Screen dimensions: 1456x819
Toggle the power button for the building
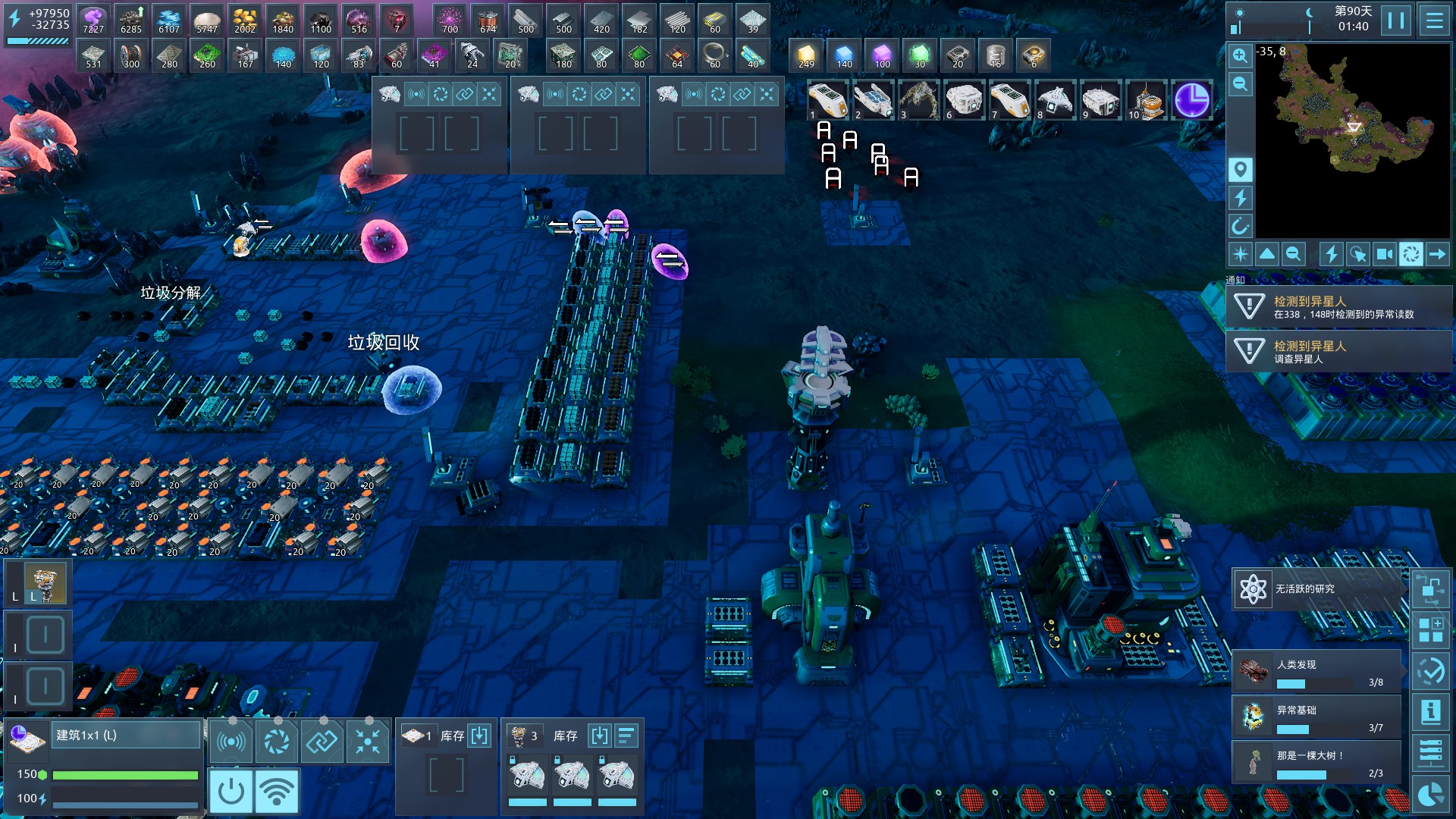tap(231, 792)
